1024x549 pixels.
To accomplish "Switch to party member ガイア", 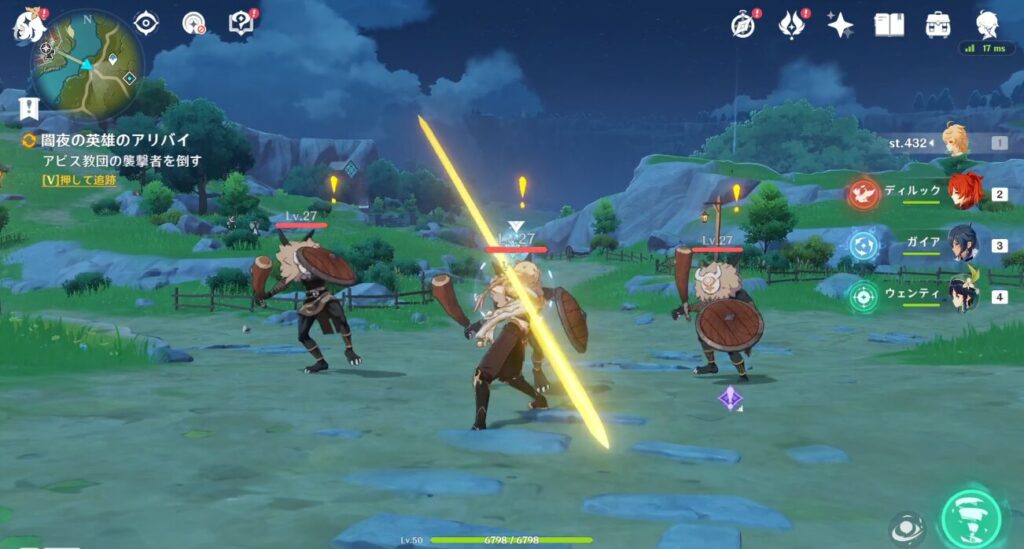I will [963, 243].
